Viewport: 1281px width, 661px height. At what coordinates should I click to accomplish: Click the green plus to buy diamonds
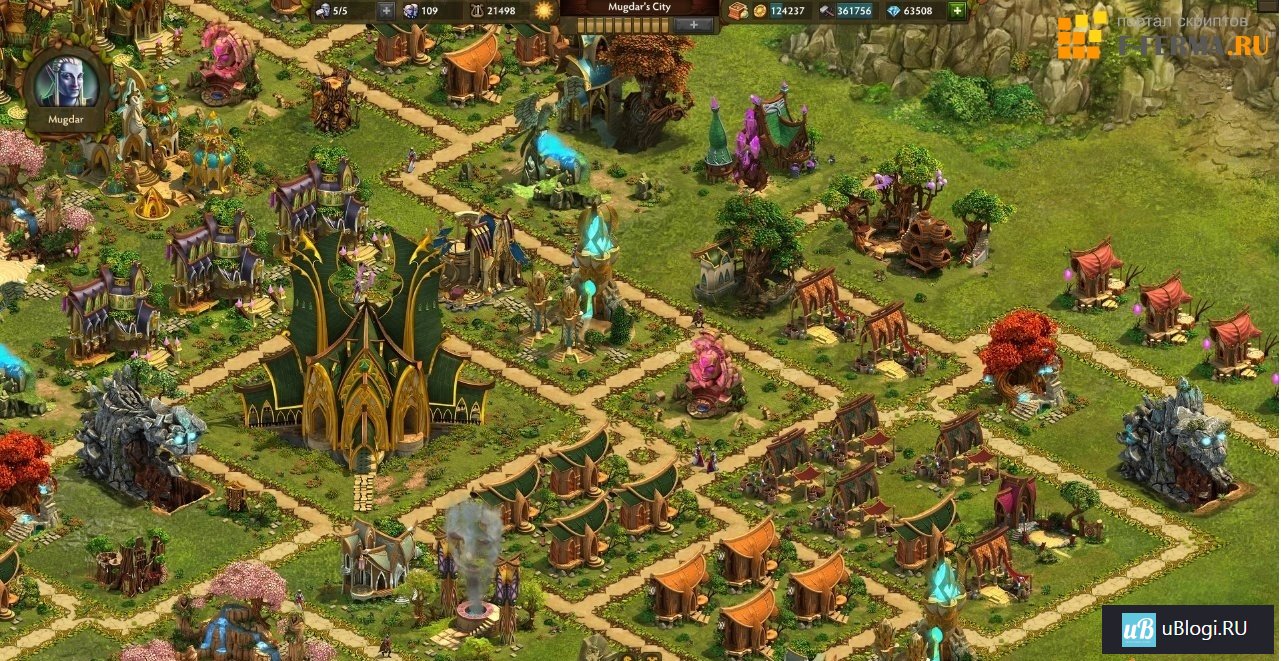click(x=957, y=11)
